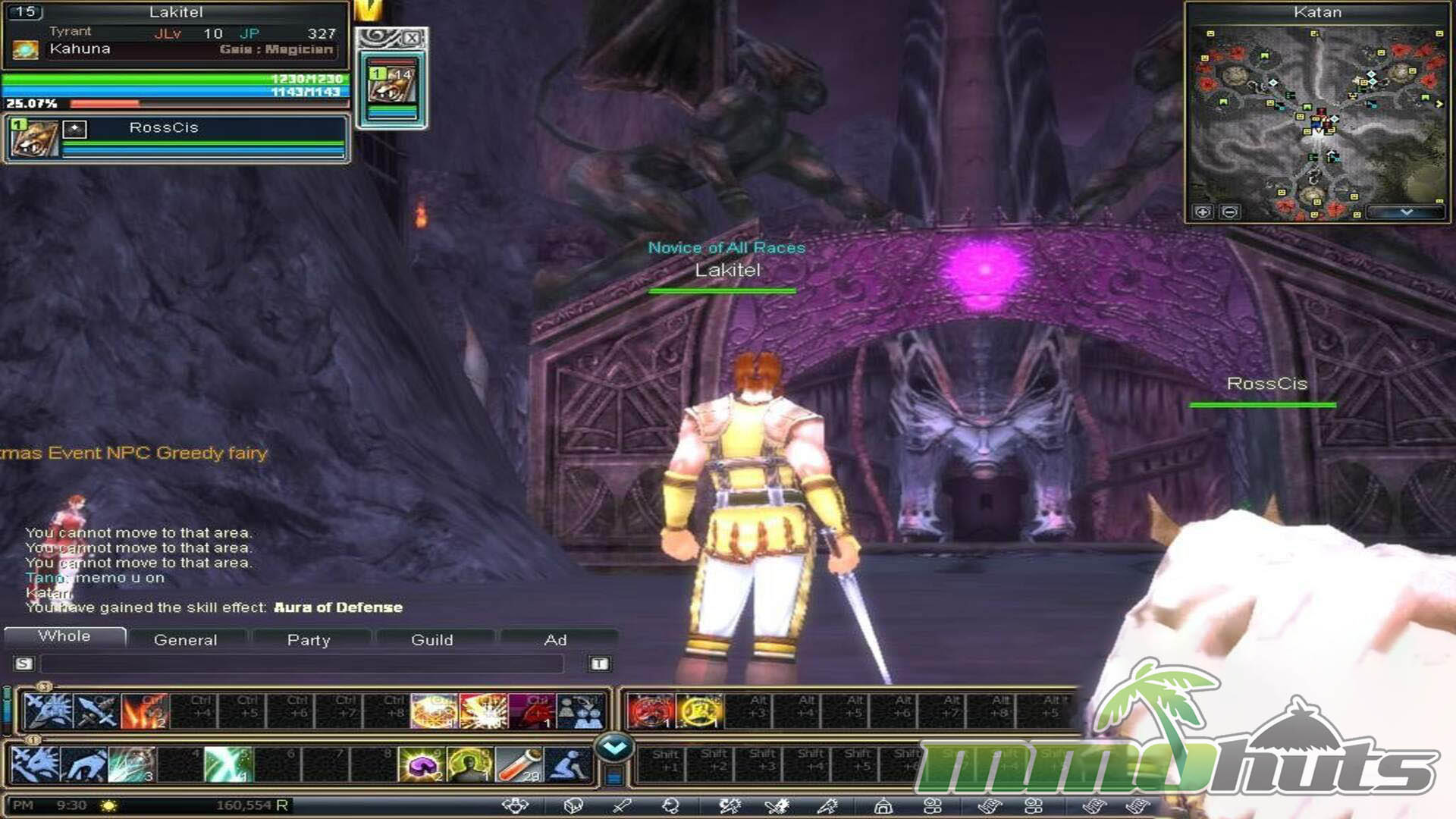
Task: Collapse the minimap with the arrow button
Action: coord(1406,212)
